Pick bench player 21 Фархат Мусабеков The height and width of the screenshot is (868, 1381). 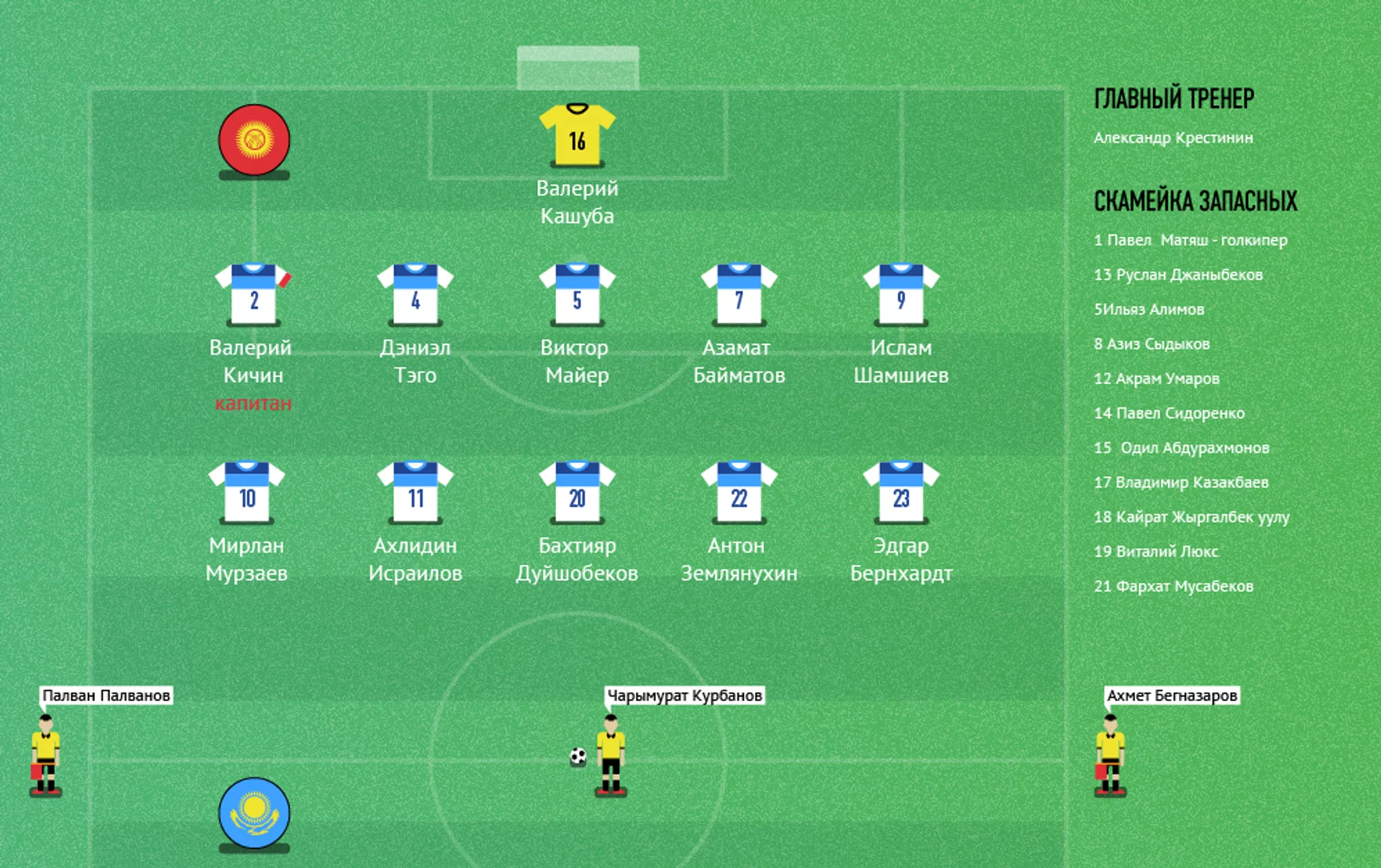click(x=1173, y=586)
